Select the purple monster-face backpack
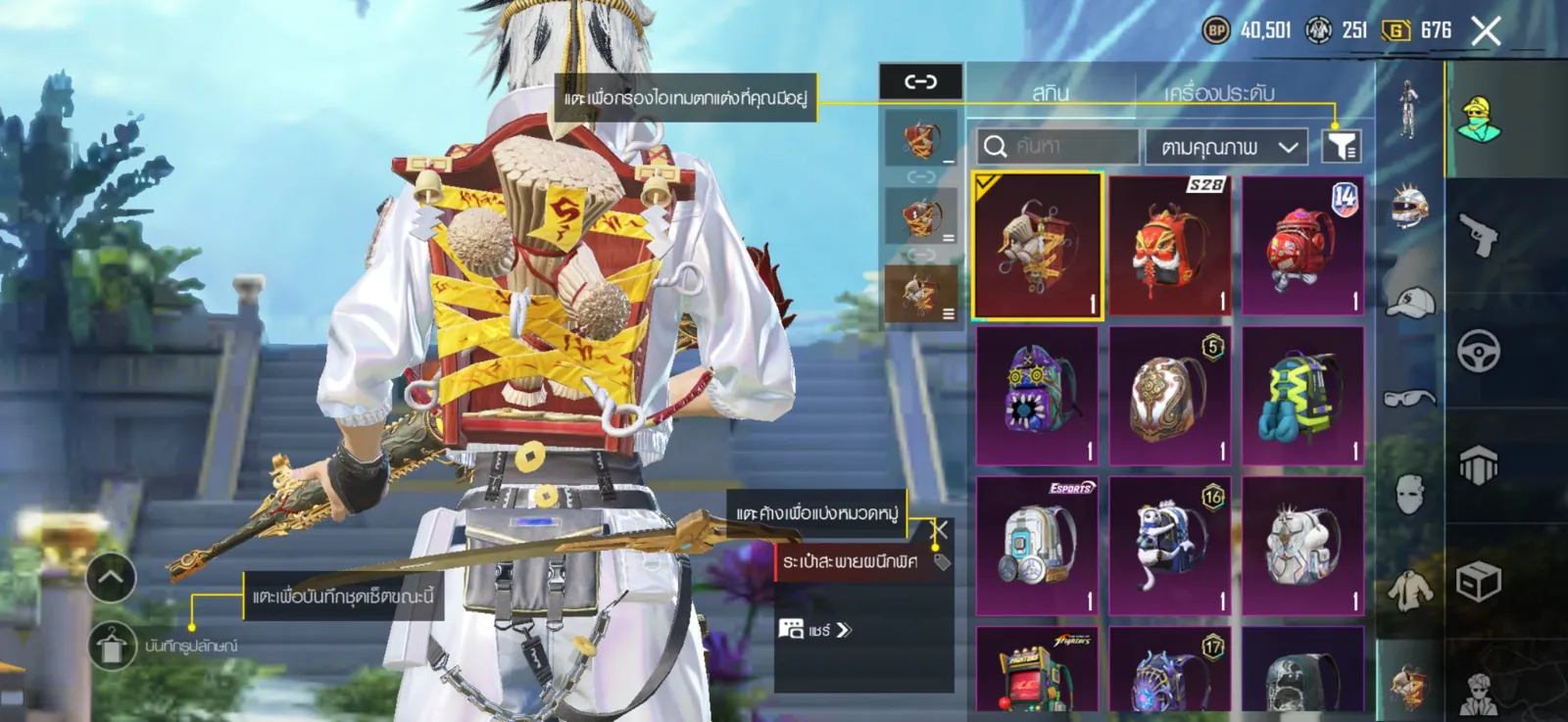Viewport: 1568px width, 722px height. [1037, 396]
